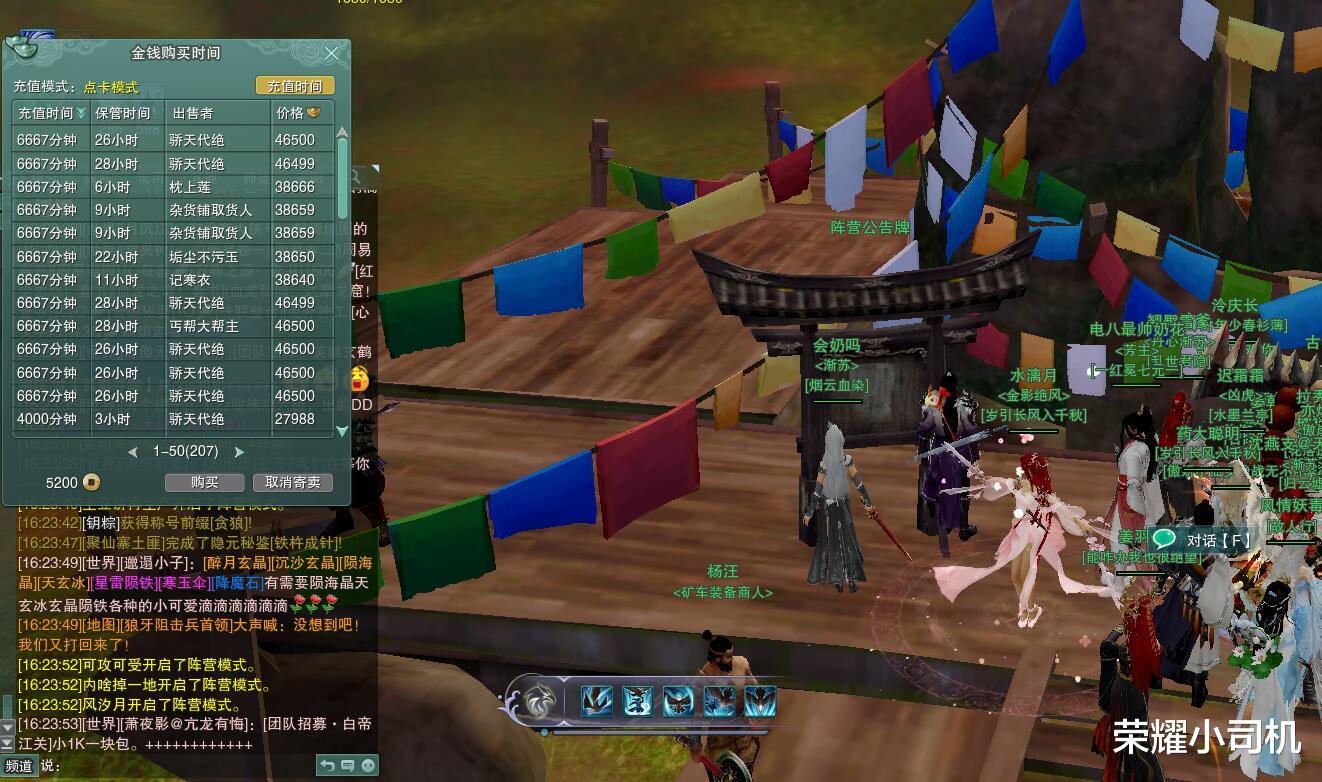Image resolution: width=1322 pixels, height=782 pixels.
Task: Open the chat emoji face button
Action: pyautogui.click(x=369, y=766)
